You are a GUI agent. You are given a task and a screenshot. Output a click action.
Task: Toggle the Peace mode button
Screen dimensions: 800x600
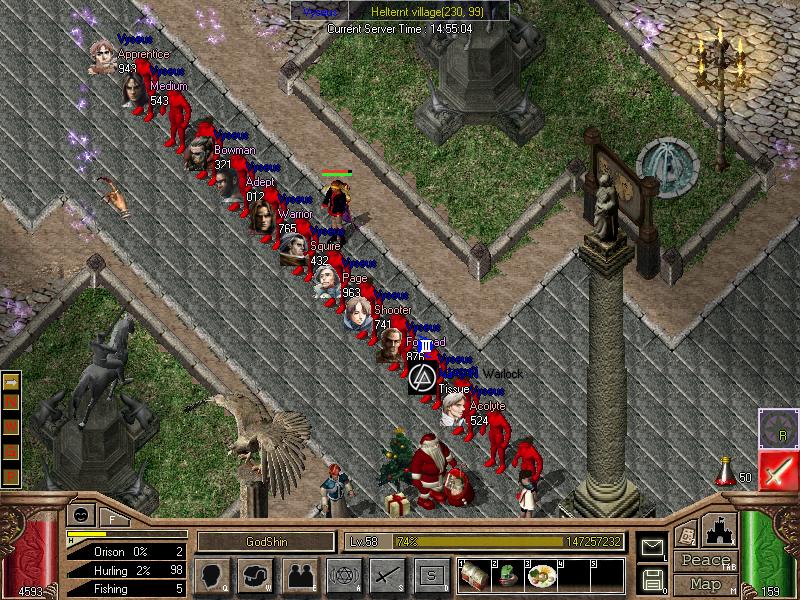point(705,560)
